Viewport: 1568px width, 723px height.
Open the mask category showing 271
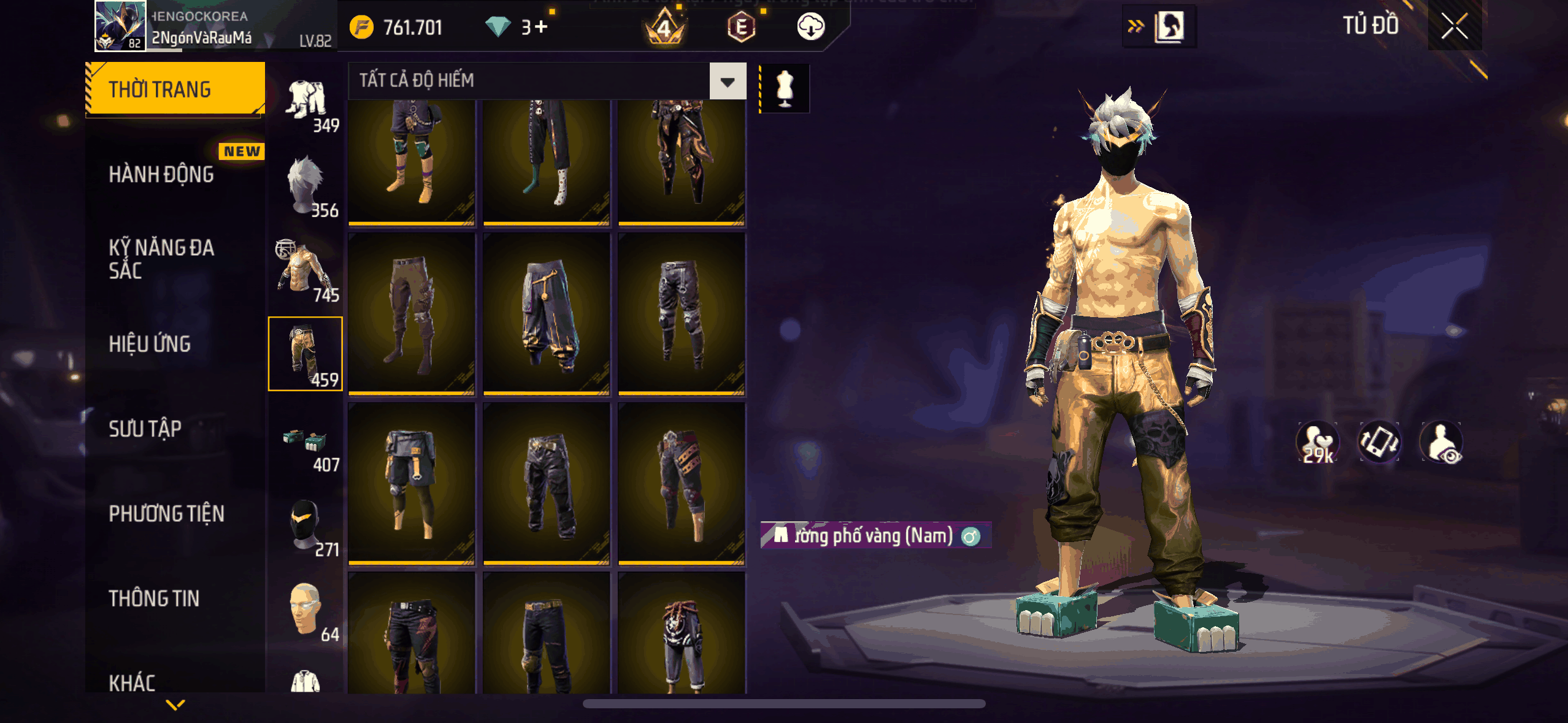click(306, 524)
